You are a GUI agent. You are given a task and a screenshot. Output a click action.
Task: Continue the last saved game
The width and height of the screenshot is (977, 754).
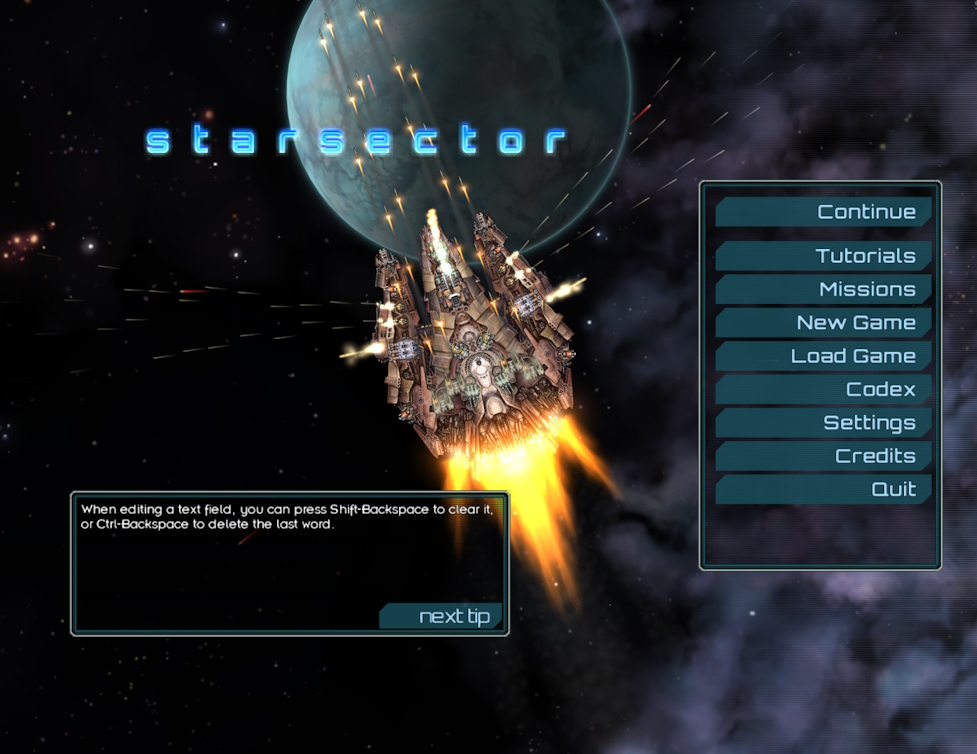824,212
